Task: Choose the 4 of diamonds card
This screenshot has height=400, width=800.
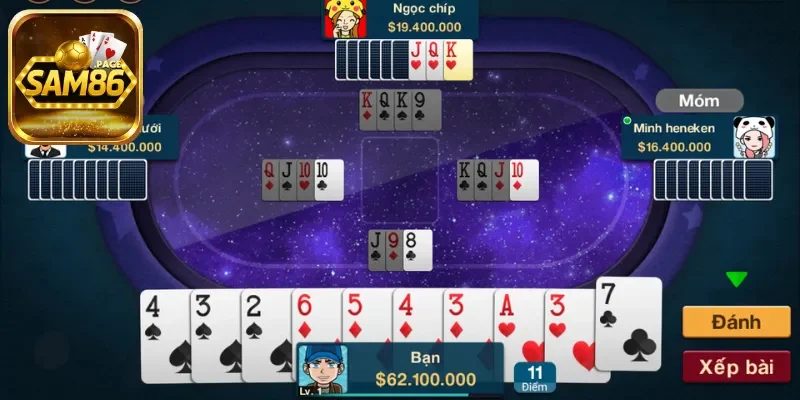Action: (x=415, y=318)
